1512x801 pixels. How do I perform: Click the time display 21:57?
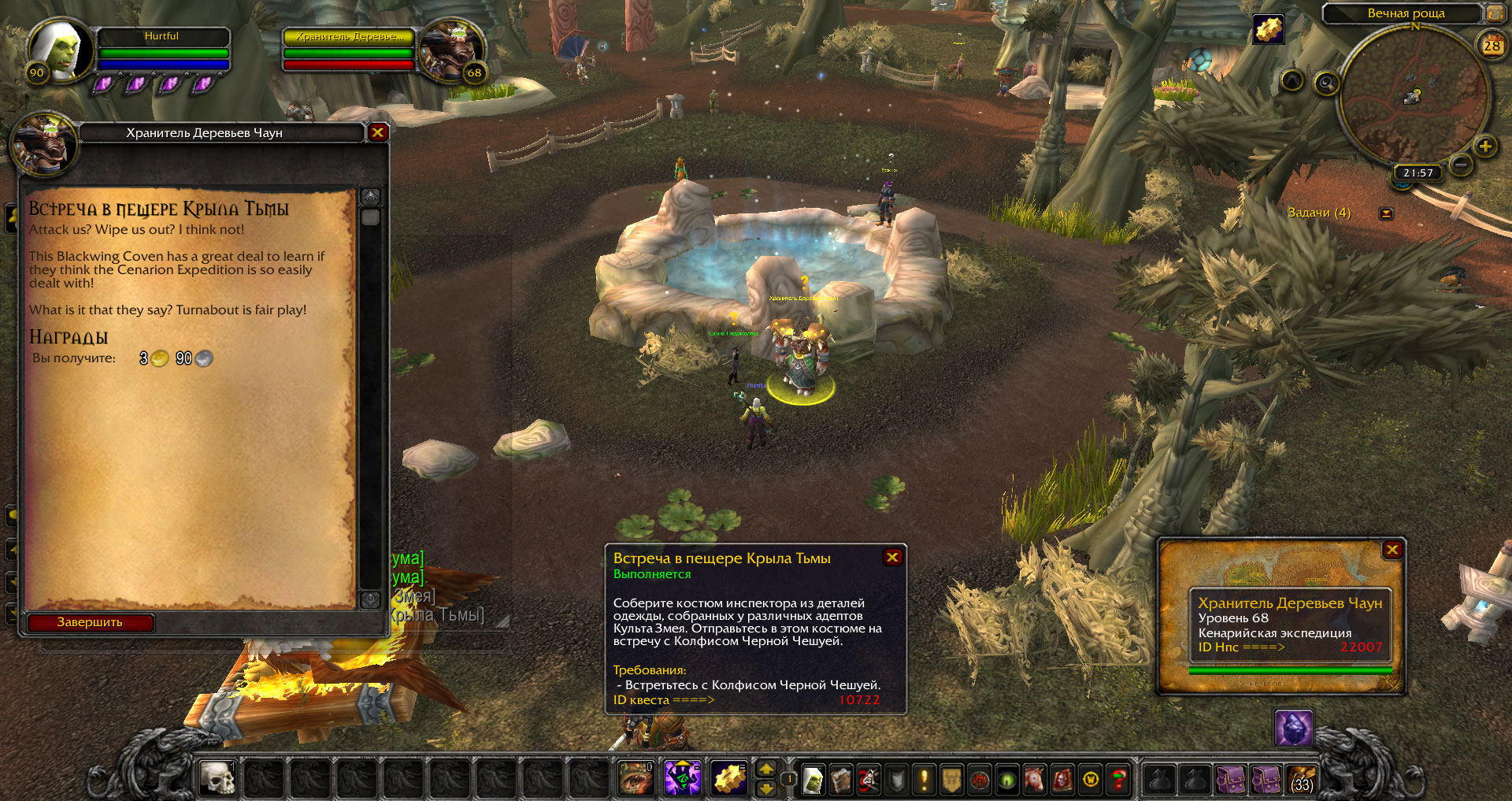pyautogui.click(x=1417, y=172)
